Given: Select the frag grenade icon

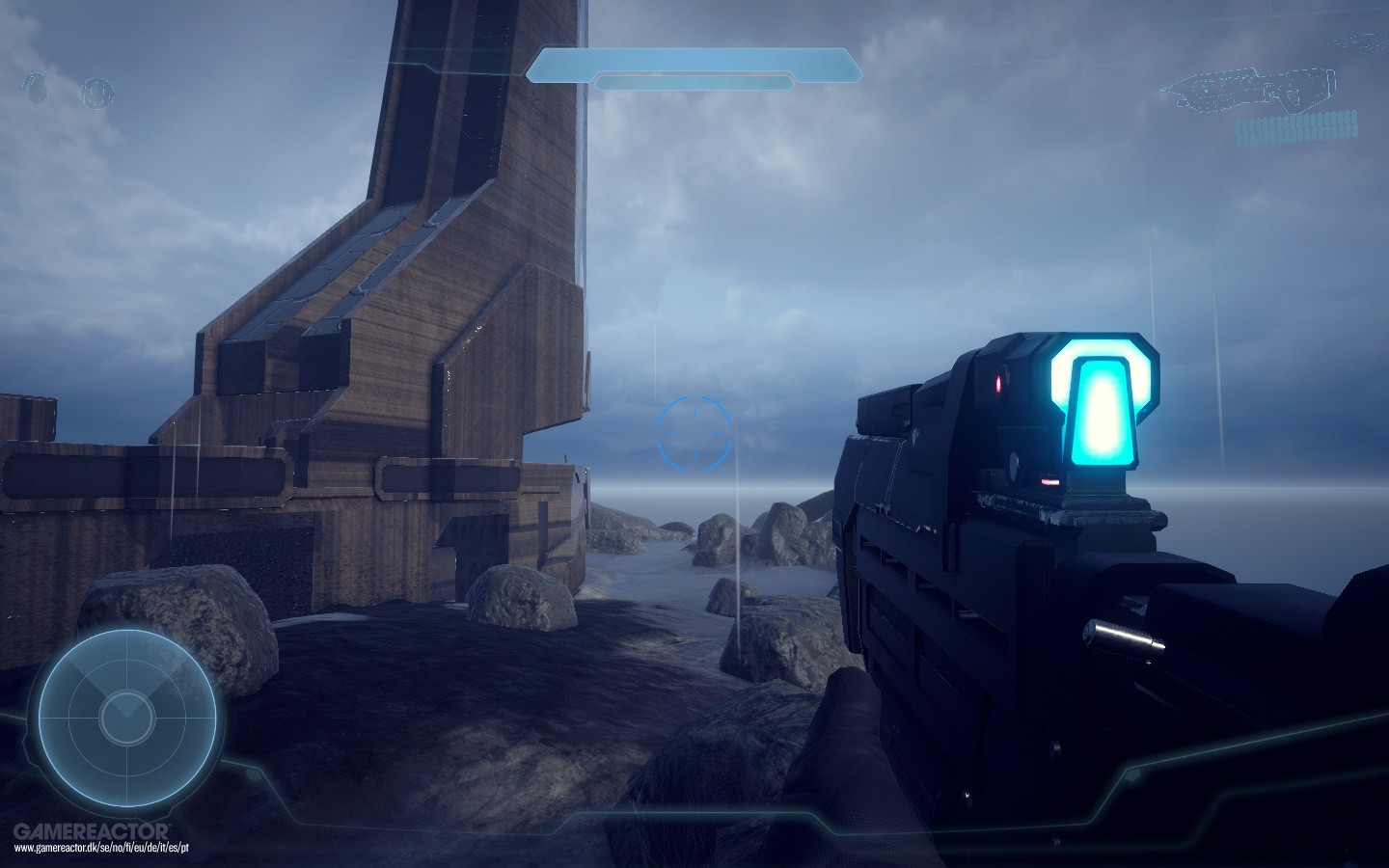Looking at the screenshot, I should pos(38,89).
